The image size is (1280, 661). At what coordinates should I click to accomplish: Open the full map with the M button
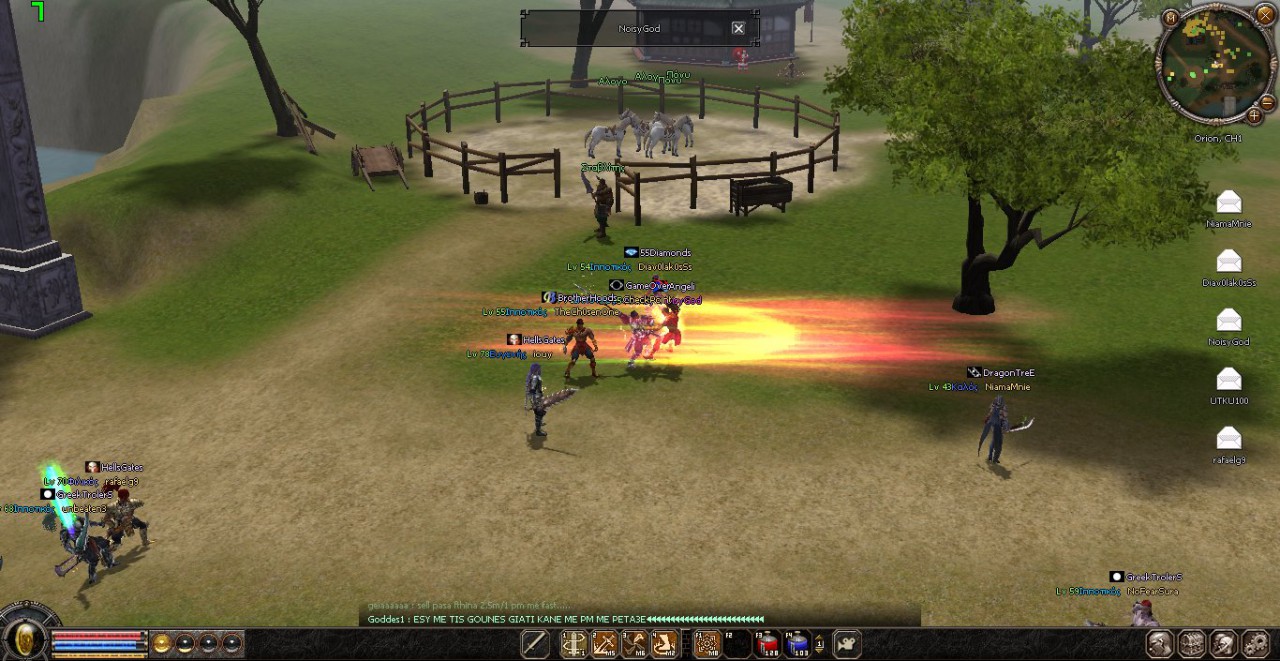point(1170,17)
